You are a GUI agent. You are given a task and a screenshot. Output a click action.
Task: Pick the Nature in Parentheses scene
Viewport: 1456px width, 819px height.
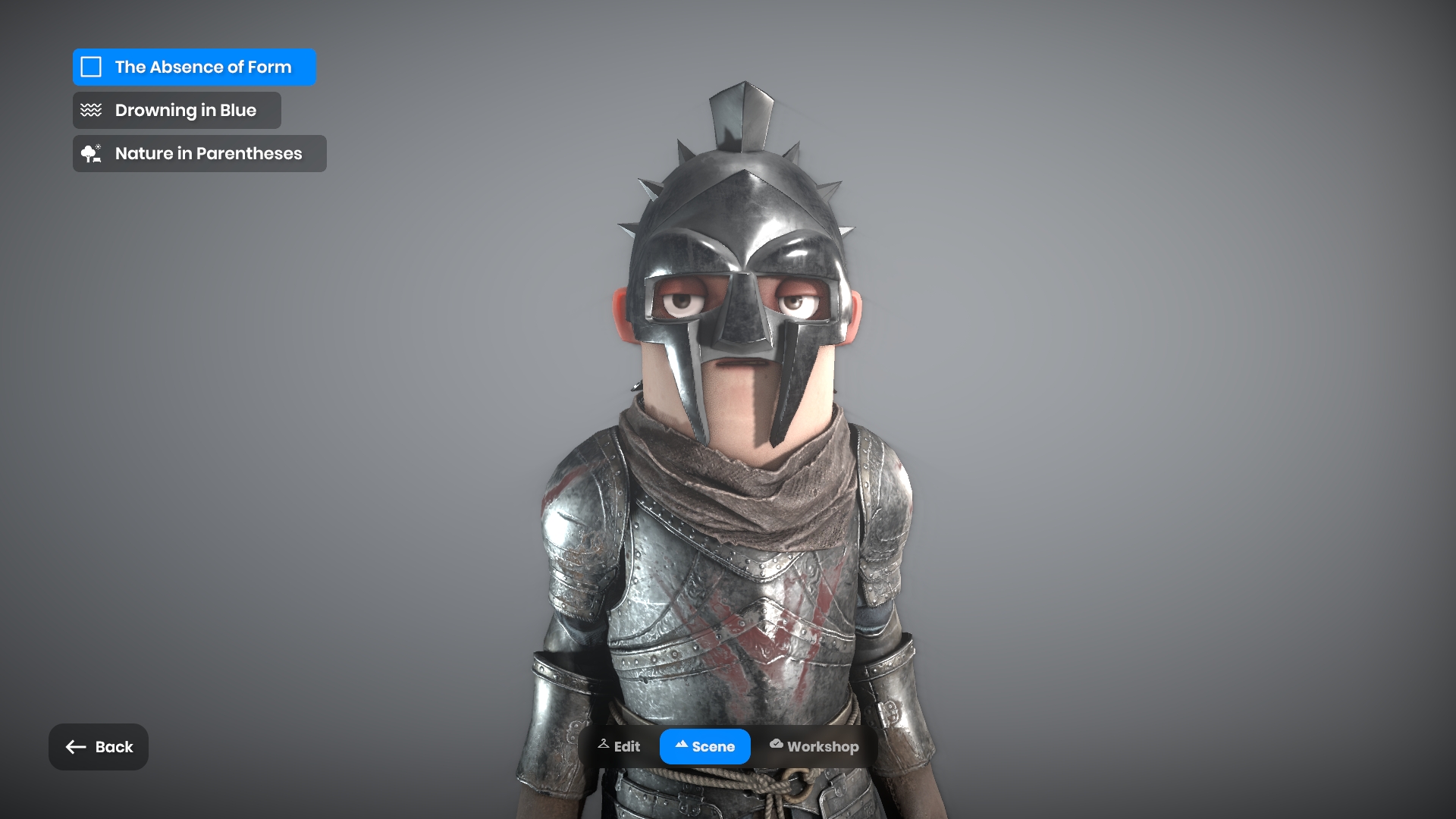point(199,153)
